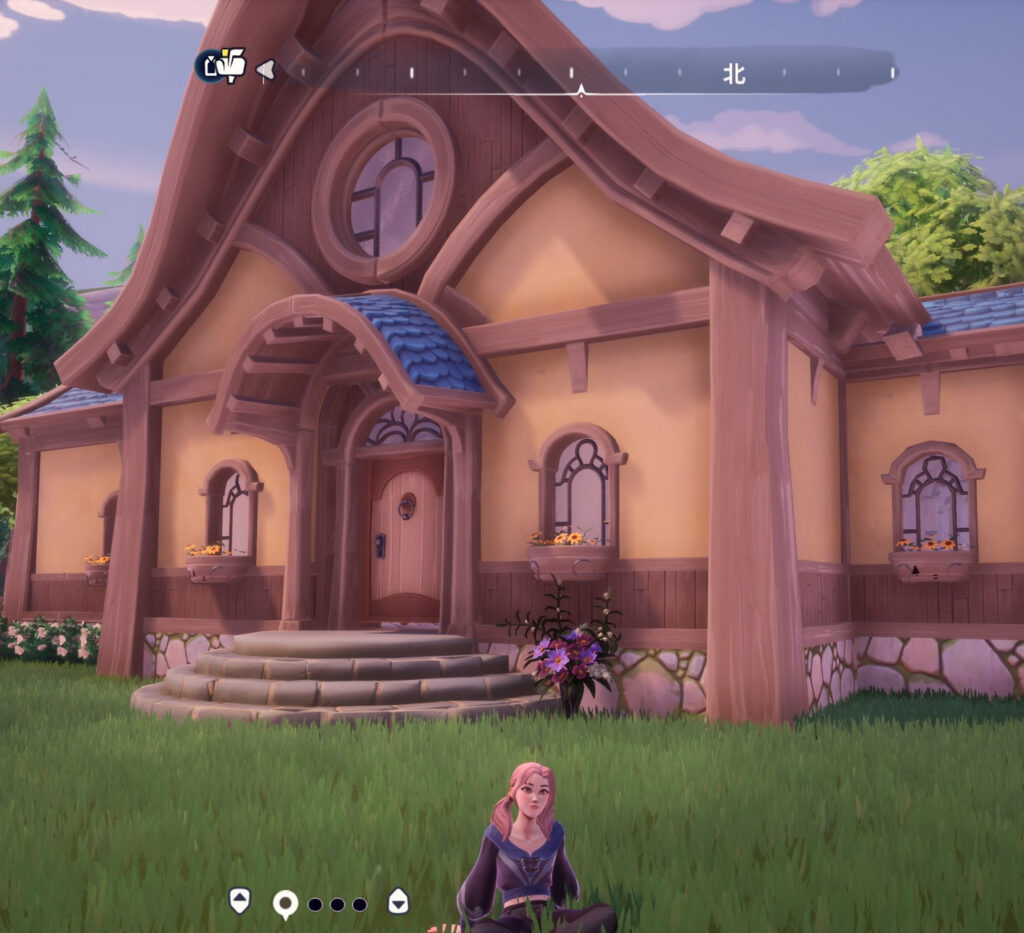Click the north marker on the compass bar
Screen dimensions: 1024x933
[735, 73]
